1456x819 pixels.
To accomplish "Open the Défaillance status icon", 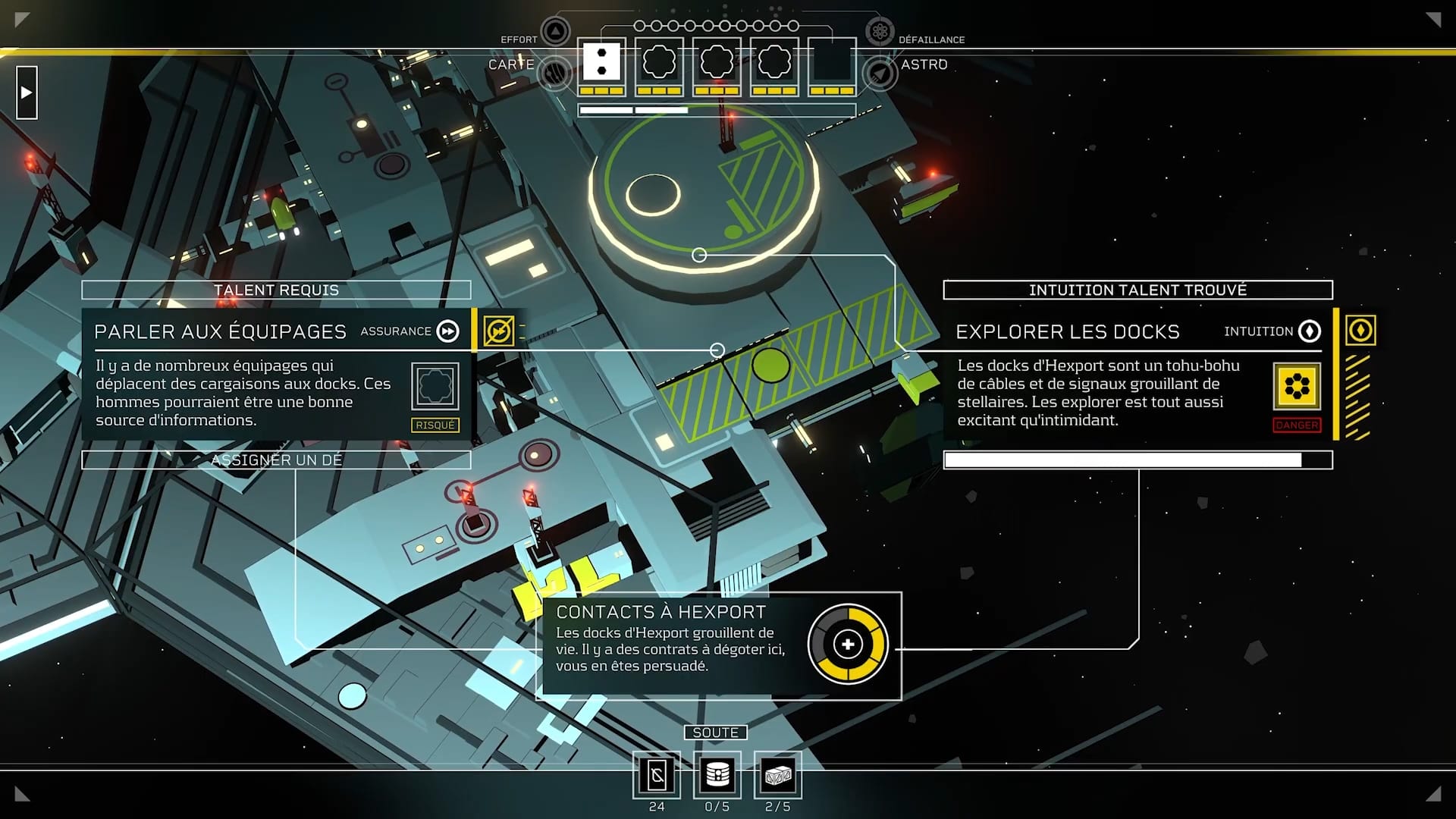I will tap(880, 32).
